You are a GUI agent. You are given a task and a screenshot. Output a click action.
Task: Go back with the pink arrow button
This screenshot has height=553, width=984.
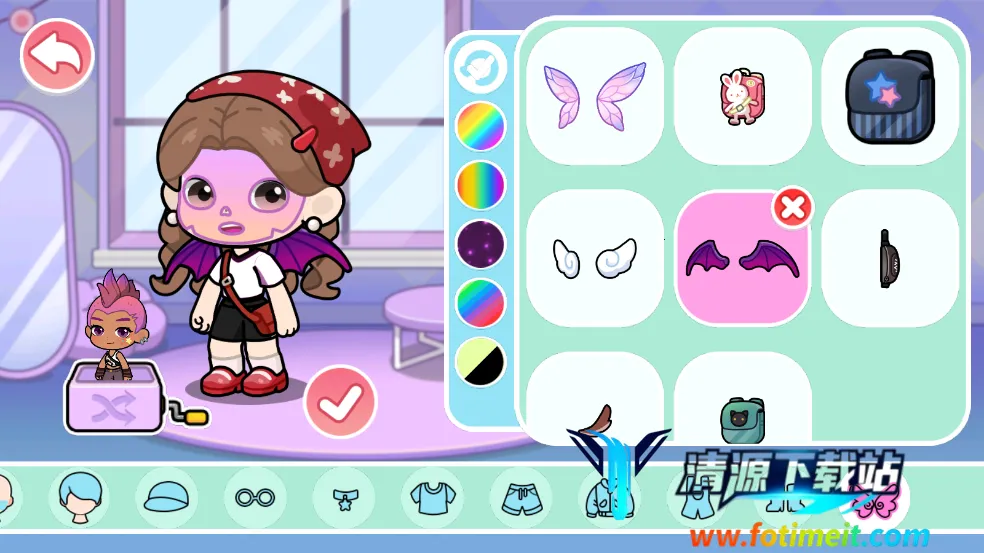pos(57,57)
